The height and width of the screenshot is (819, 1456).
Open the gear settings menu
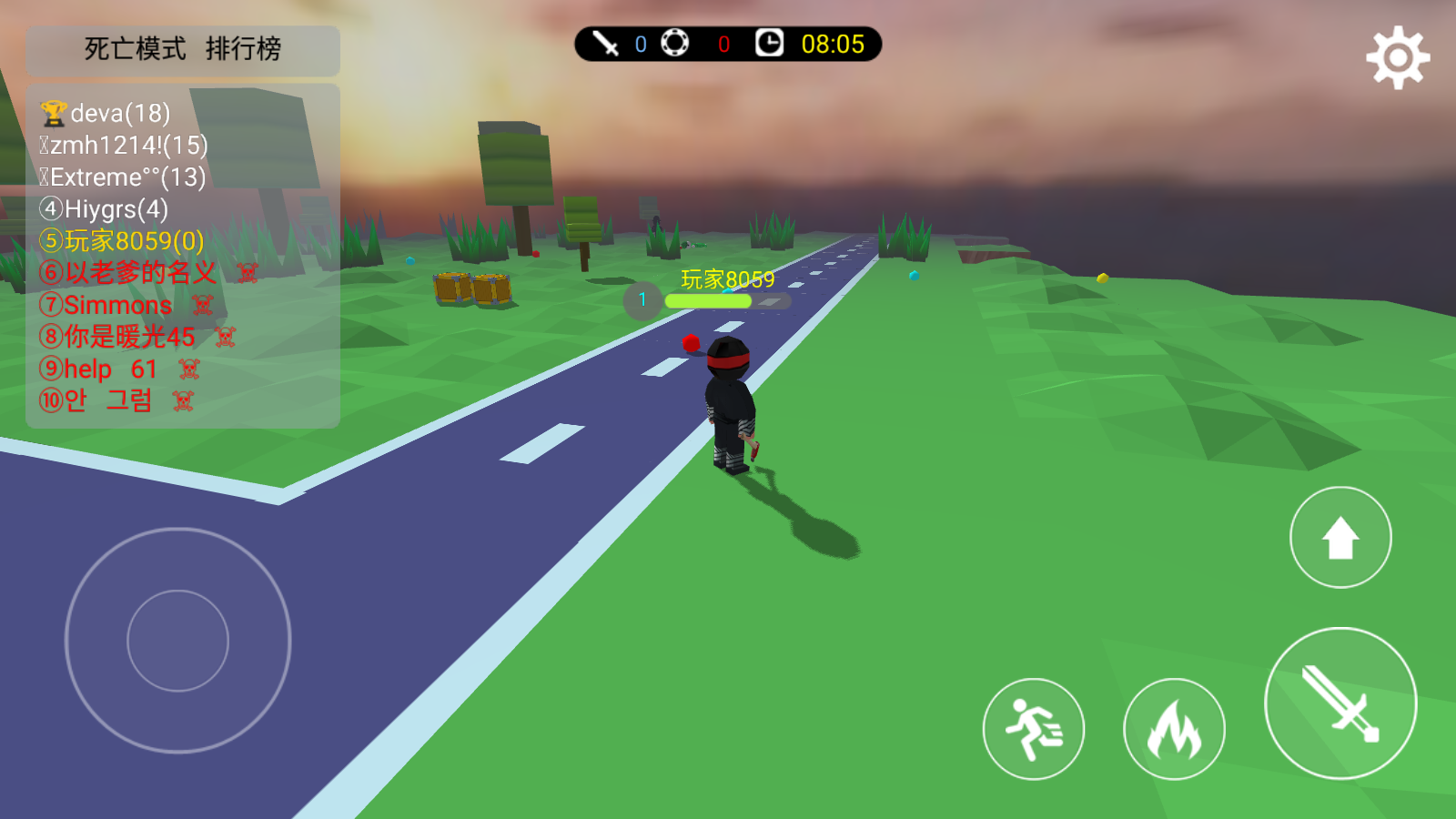(x=1398, y=58)
